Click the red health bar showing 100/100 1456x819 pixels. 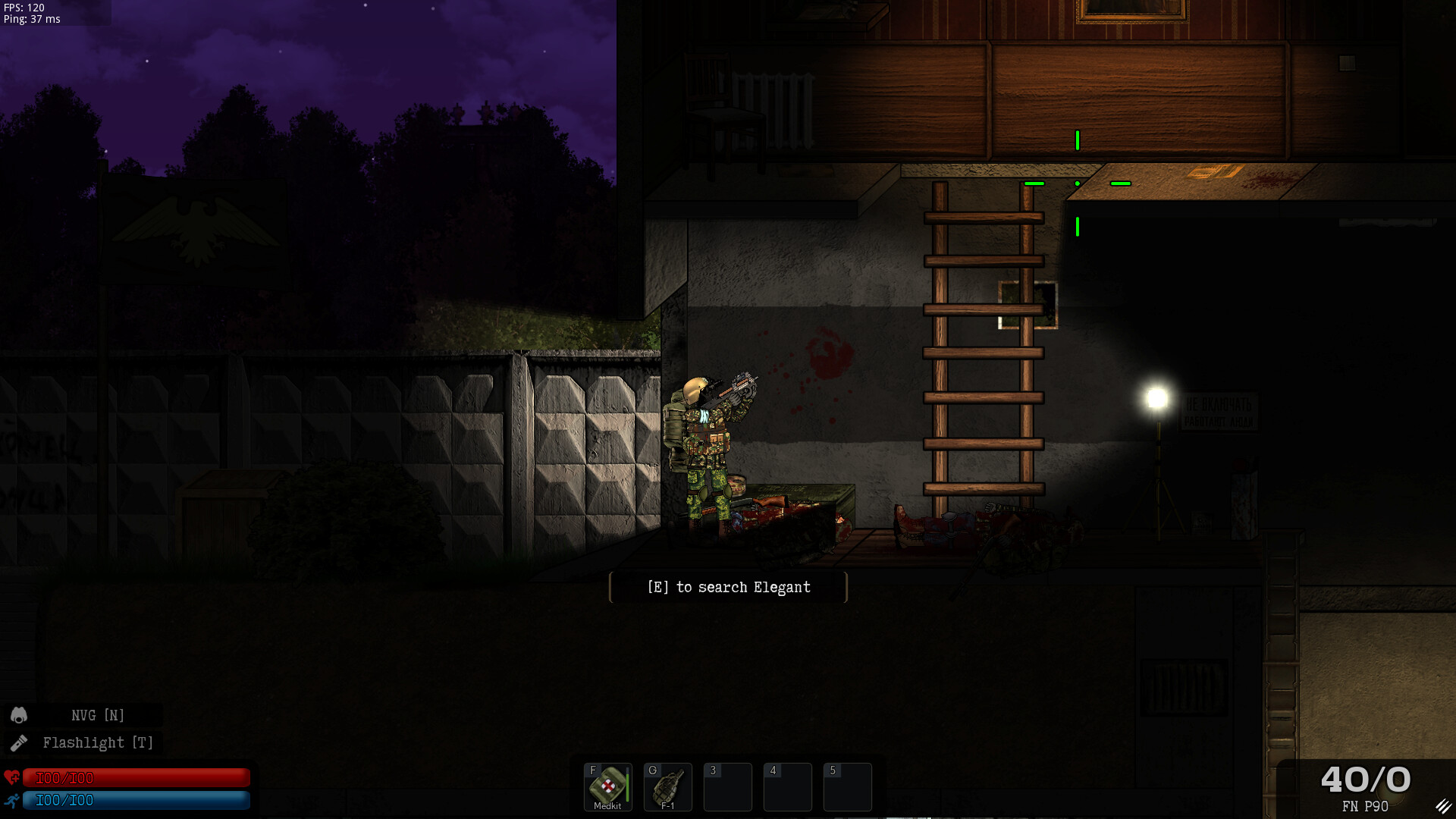pyautogui.click(x=136, y=777)
